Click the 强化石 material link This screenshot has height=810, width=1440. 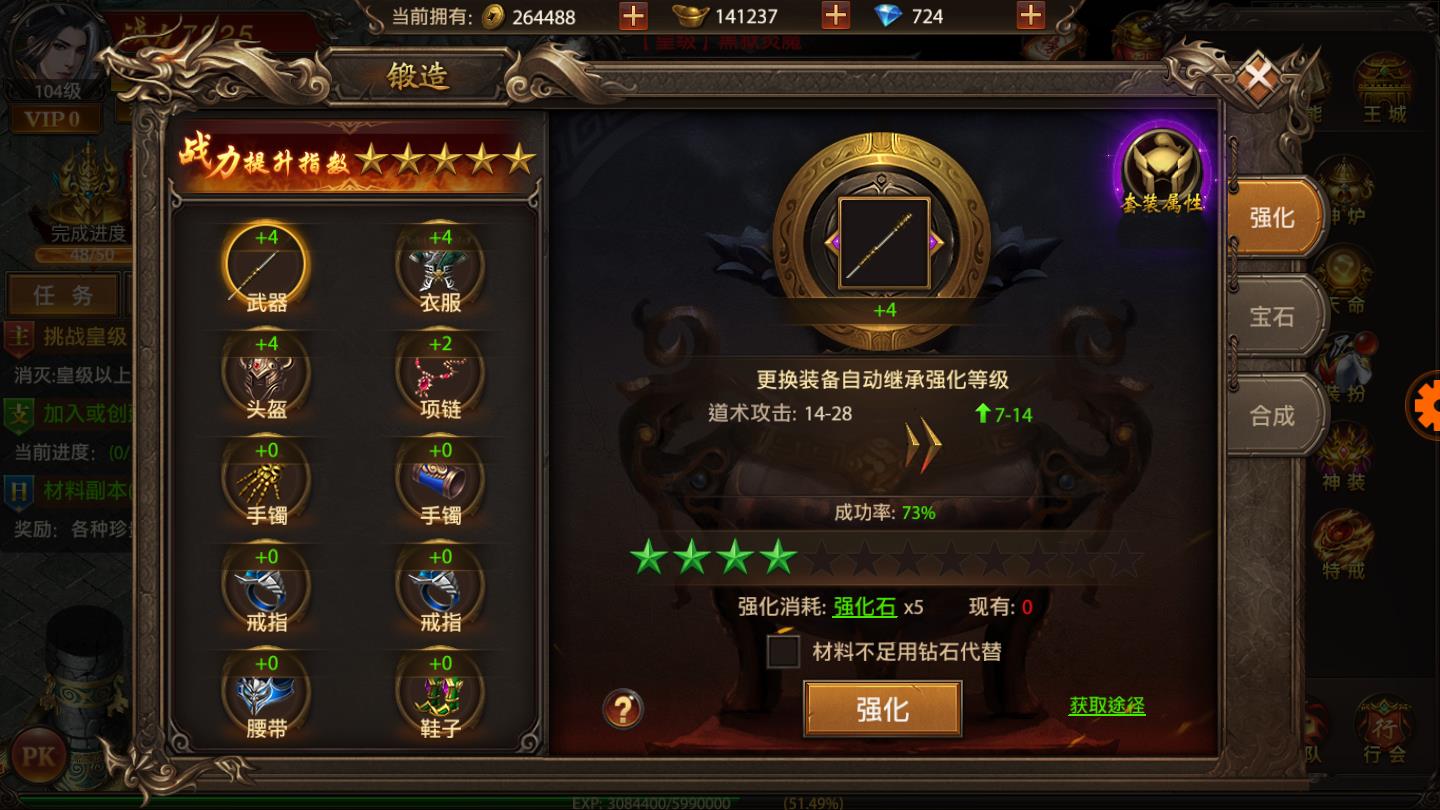point(864,607)
